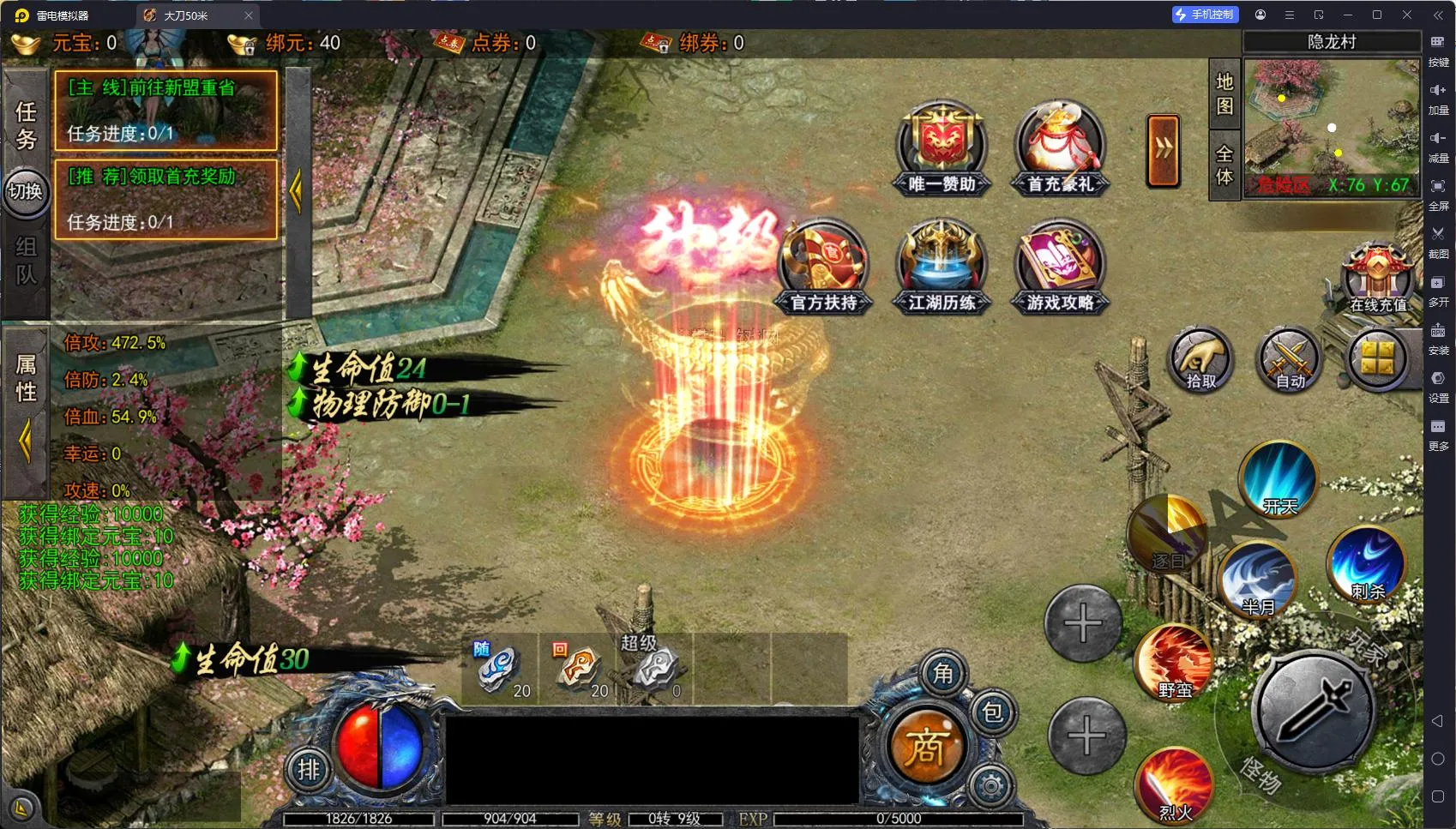The image size is (1456, 829).
Task: Open the 地图 map button
Action: pyautogui.click(x=1224, y=93)
